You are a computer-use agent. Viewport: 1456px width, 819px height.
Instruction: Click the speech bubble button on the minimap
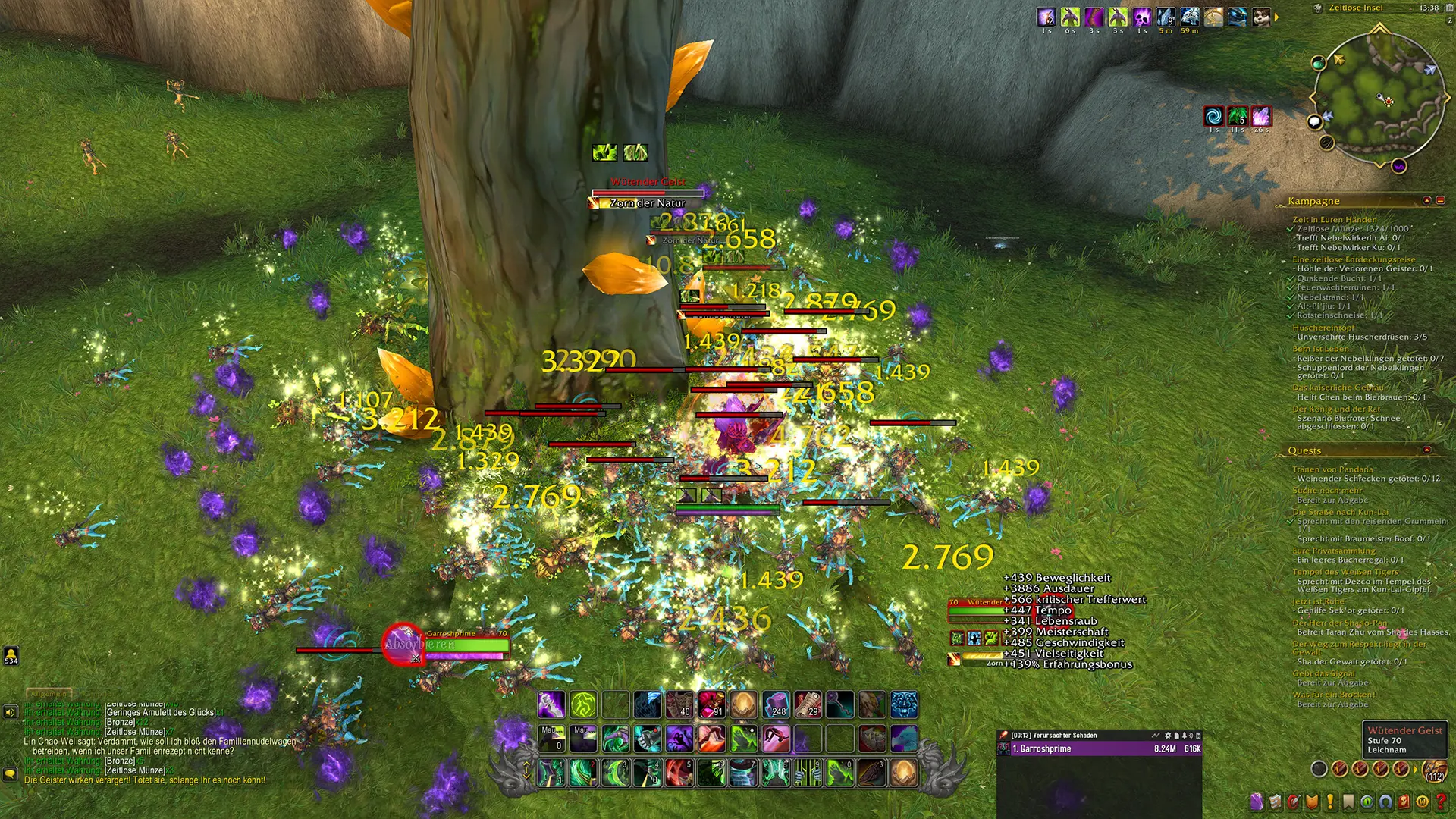(1315, 121)
